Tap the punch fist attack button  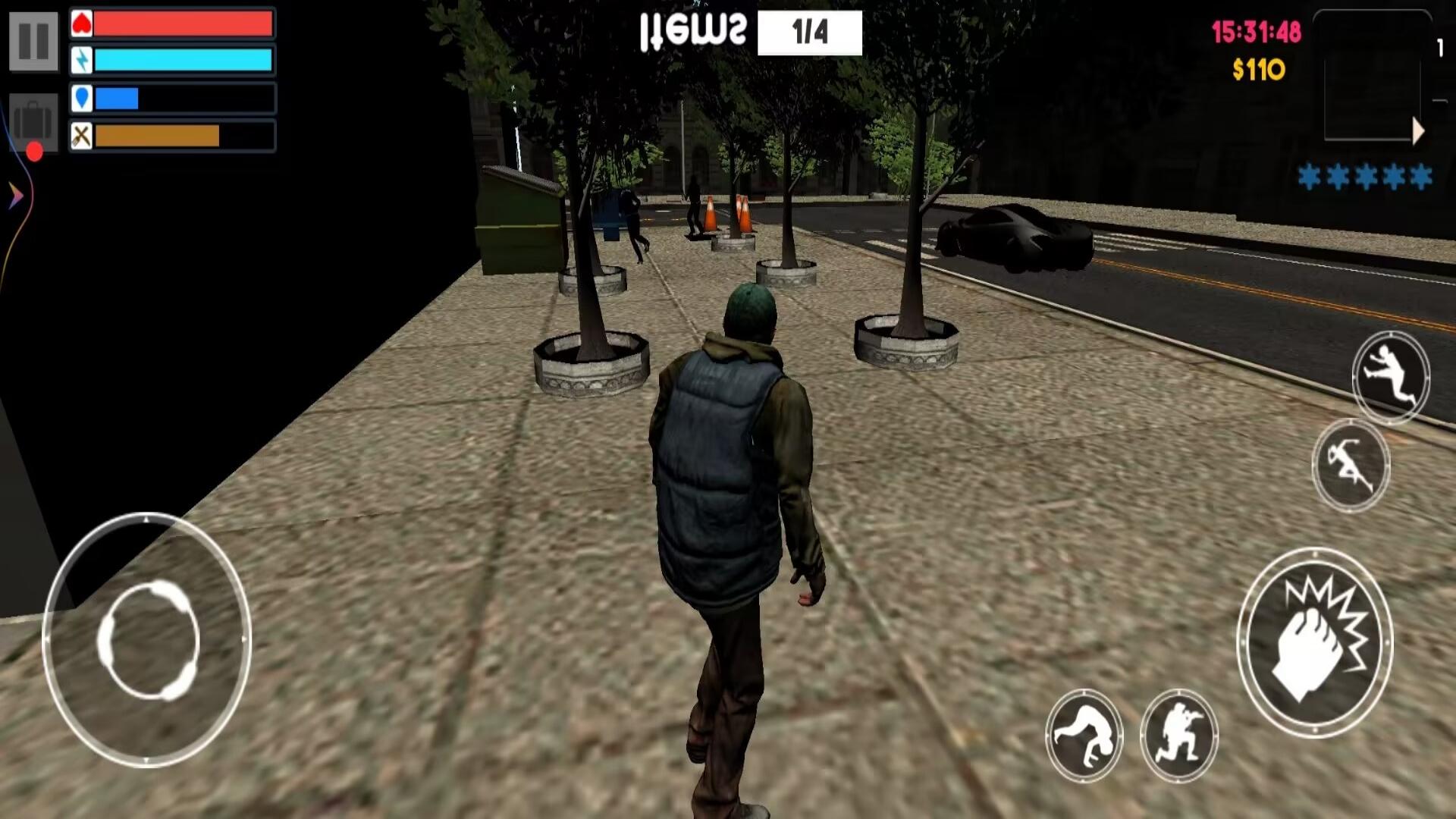coord(1315,642)
